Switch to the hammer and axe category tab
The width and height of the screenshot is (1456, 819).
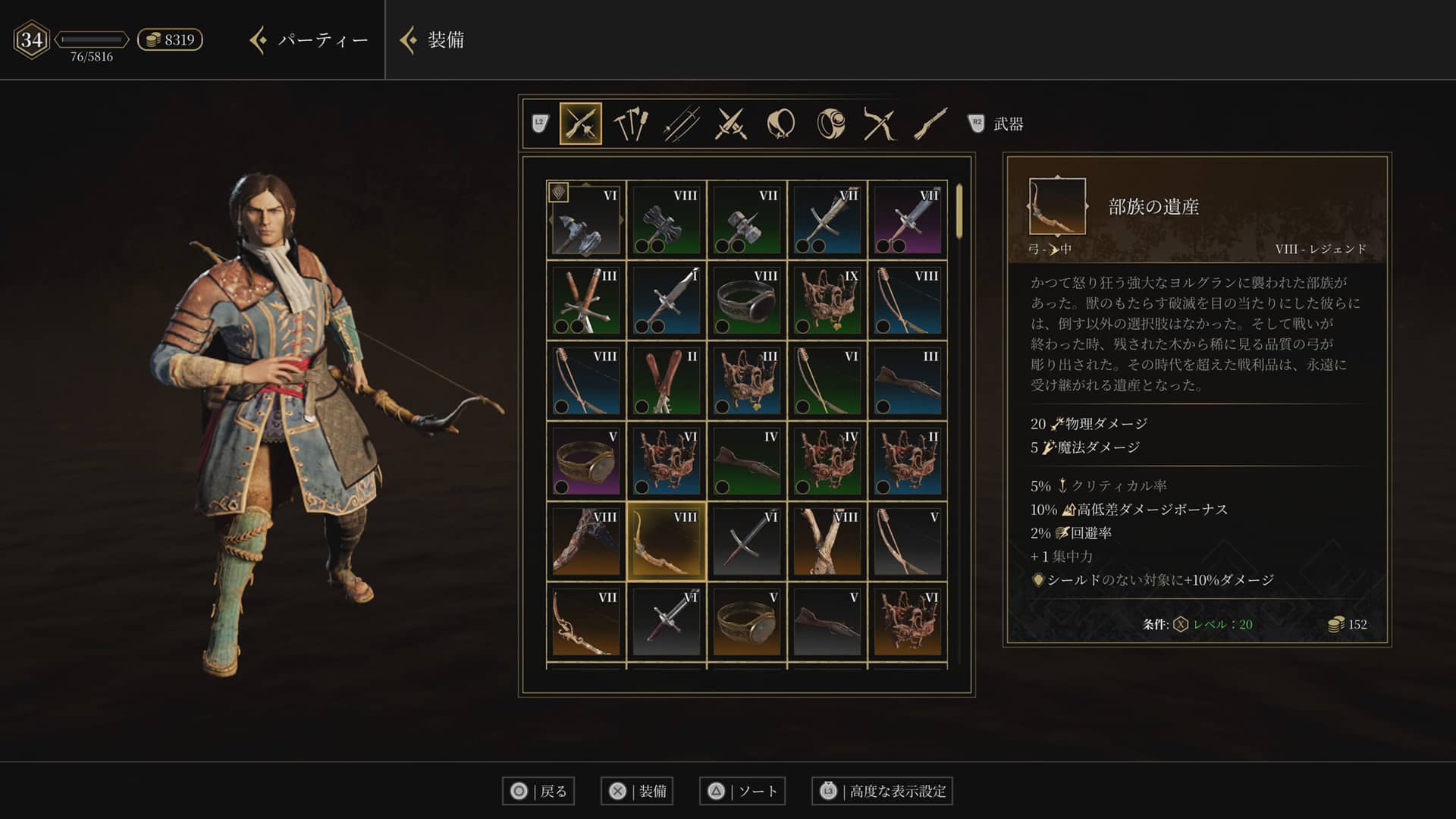tap(630, 124)
